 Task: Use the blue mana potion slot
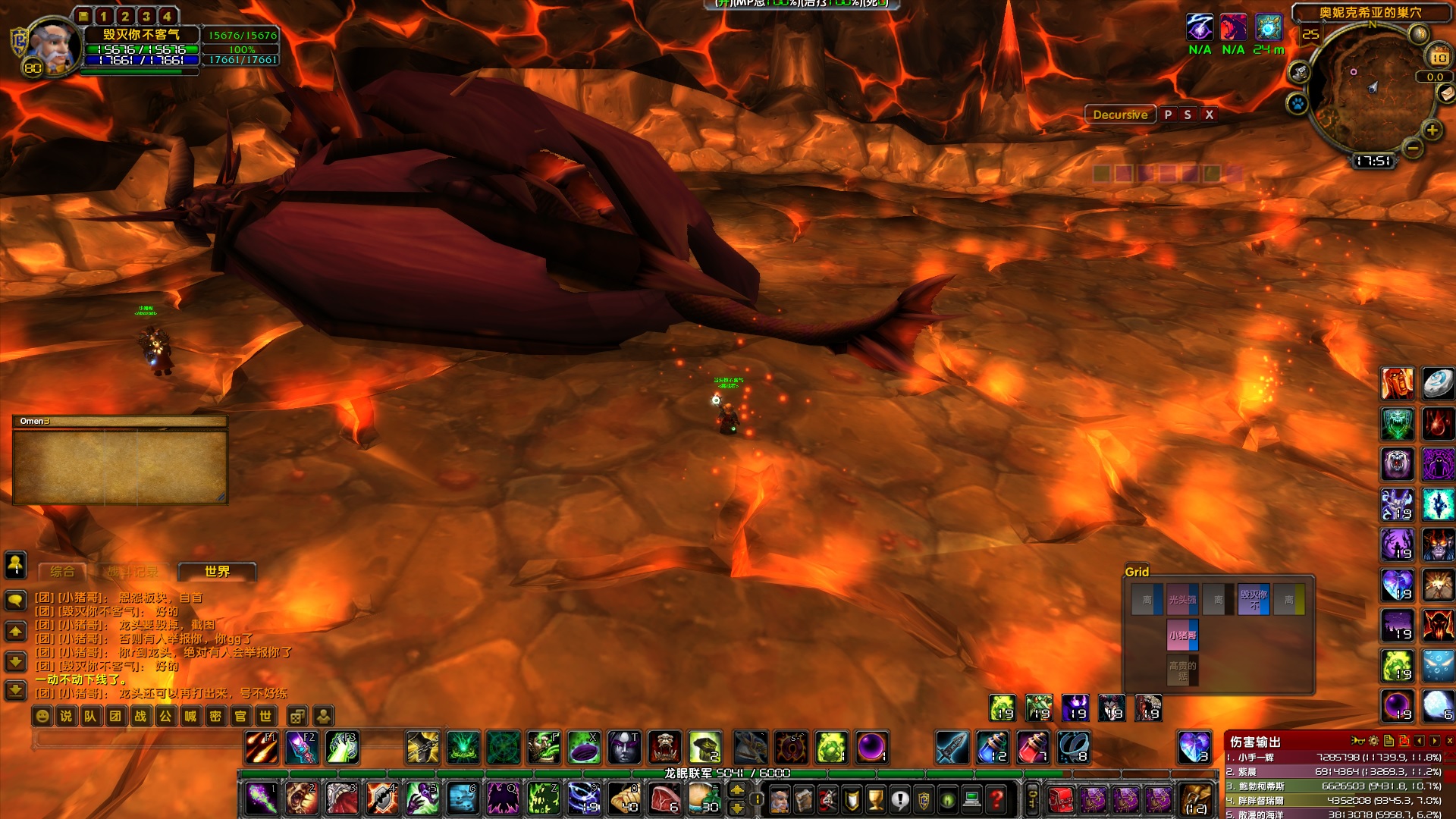993,748
